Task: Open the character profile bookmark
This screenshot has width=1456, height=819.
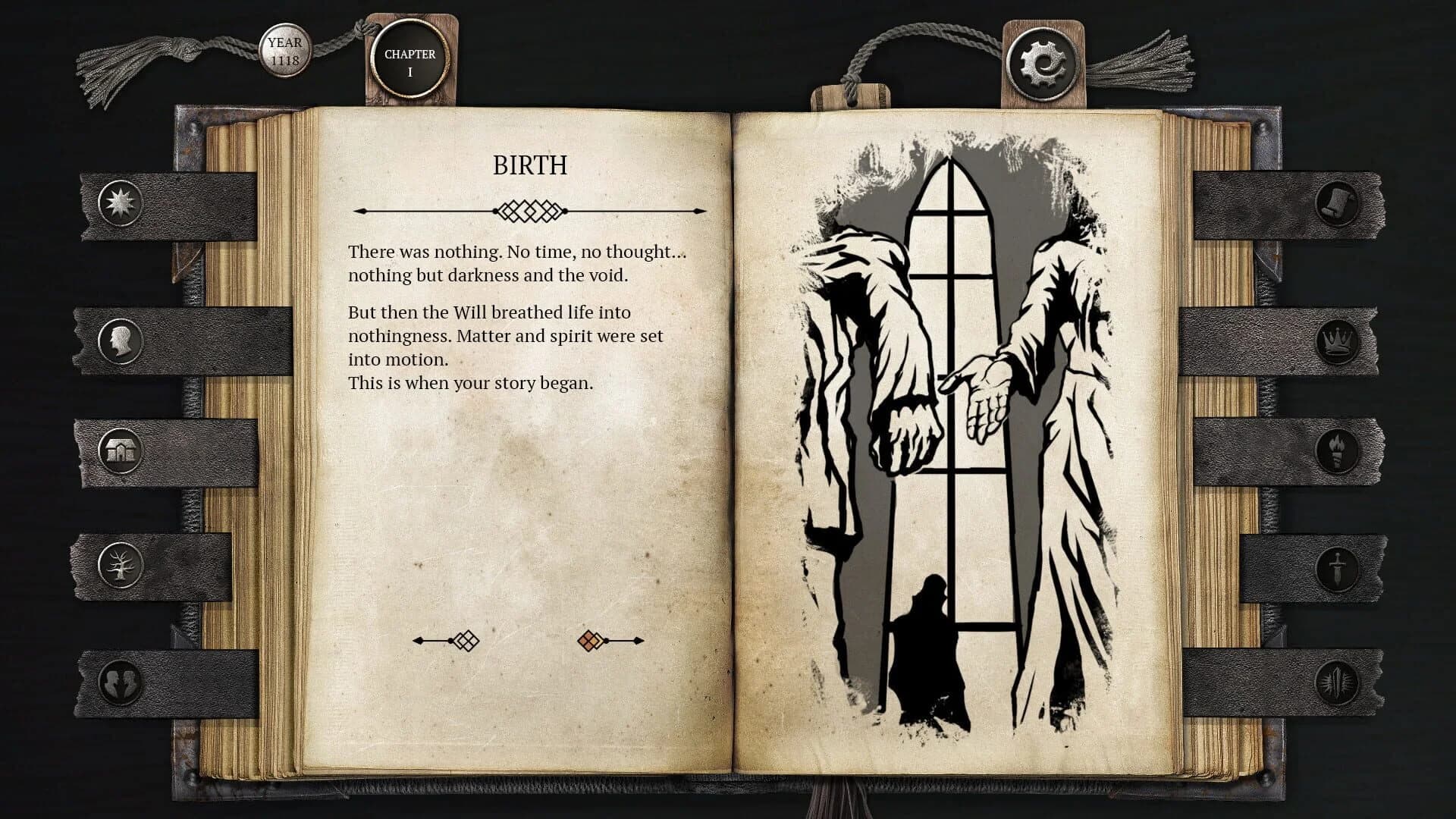Action: [120, 340]
